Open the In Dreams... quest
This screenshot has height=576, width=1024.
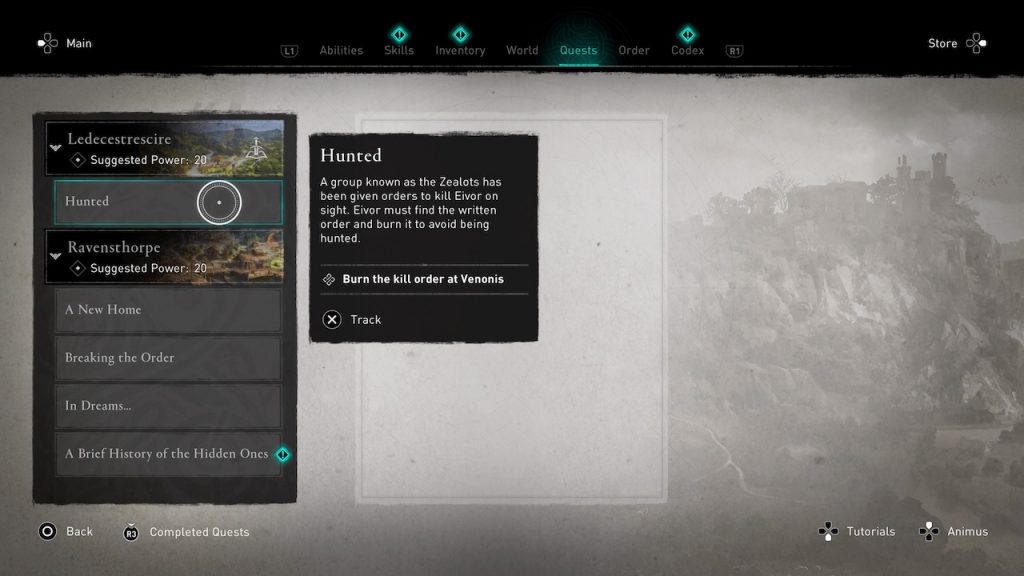(168, 406)
